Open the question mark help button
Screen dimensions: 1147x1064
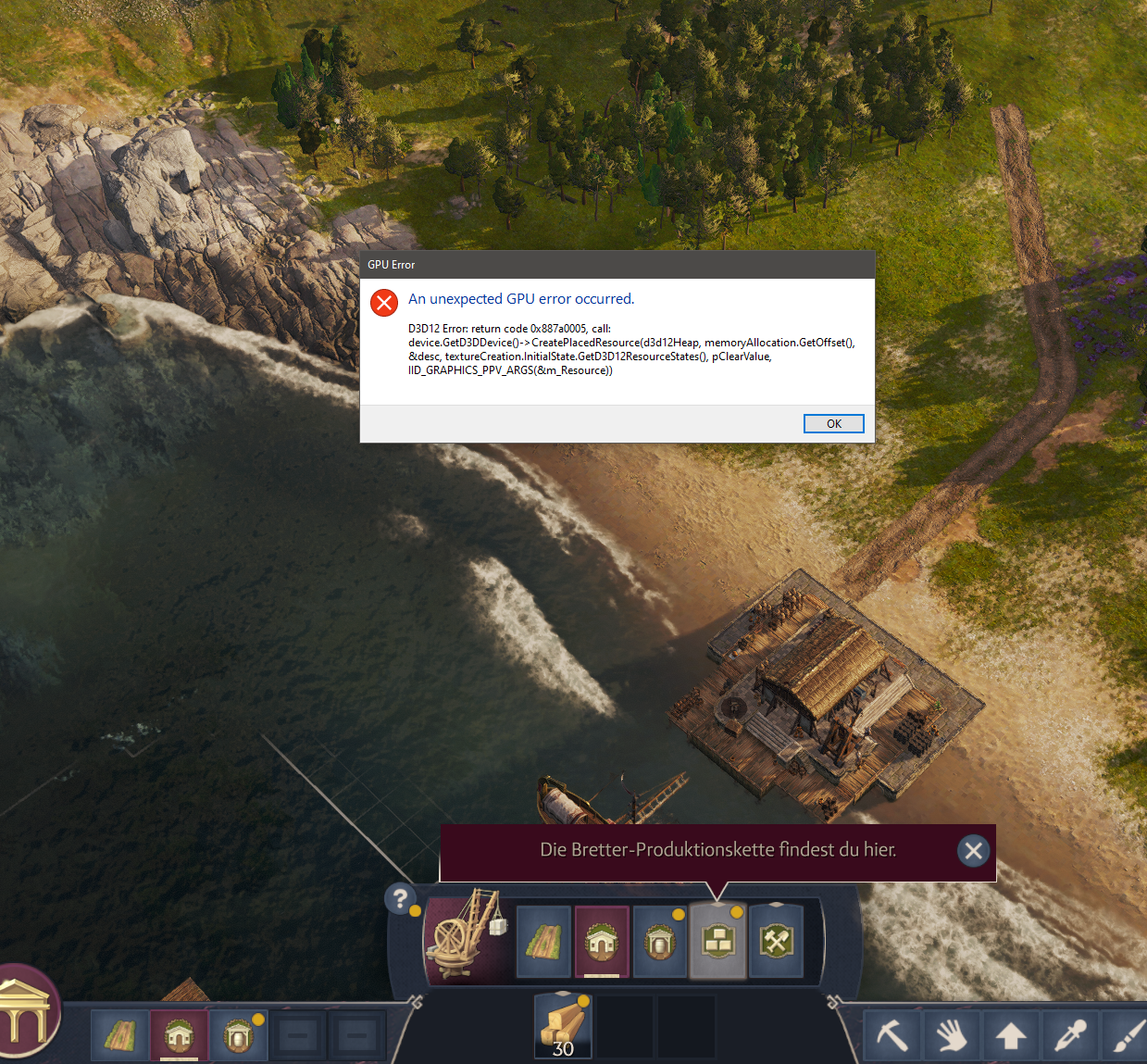click(x=400, y=897)
